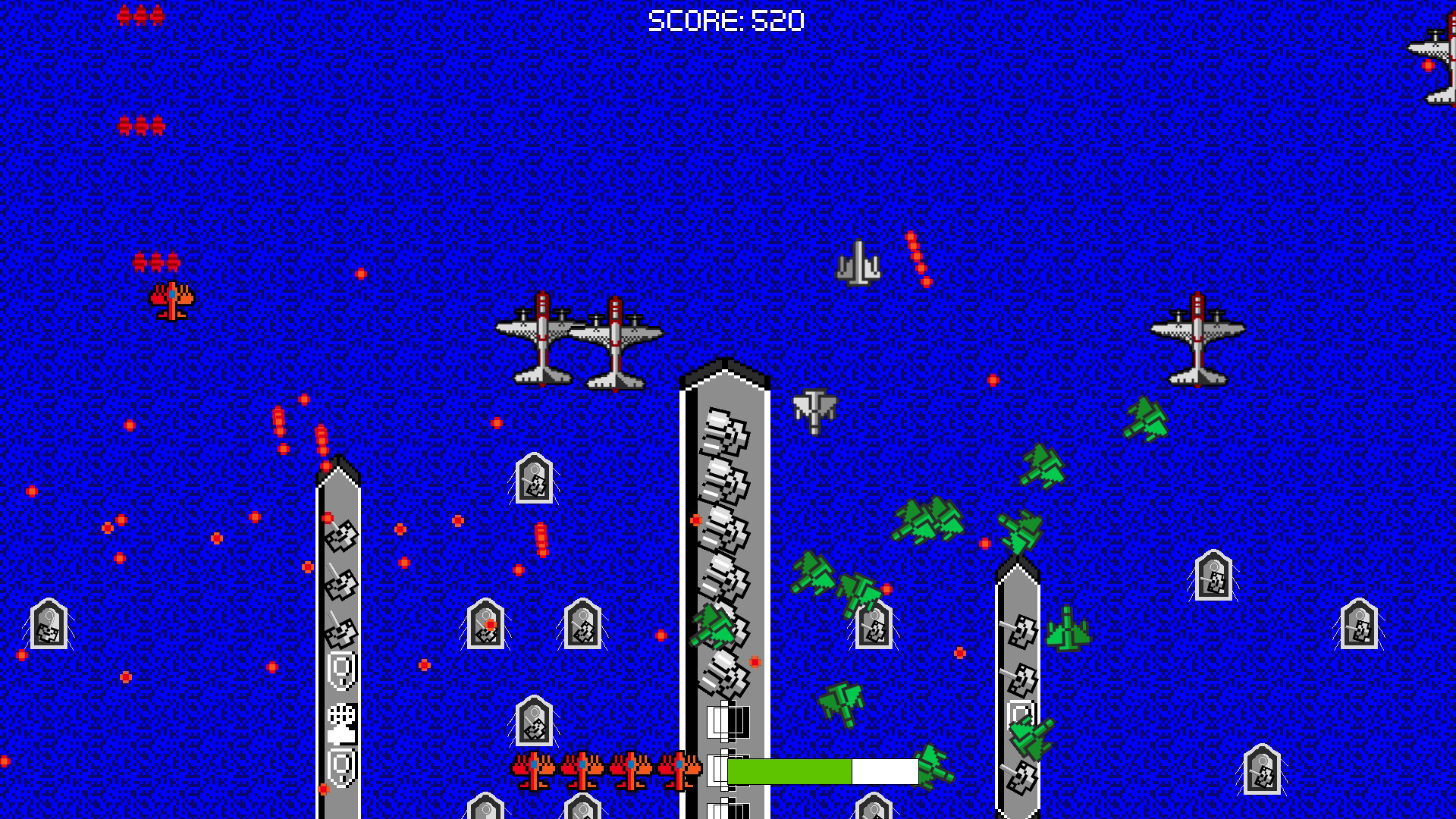Select the red squadron marker at top left
This screenshot has width=1456, height=819.
click(x=139, y=14)
